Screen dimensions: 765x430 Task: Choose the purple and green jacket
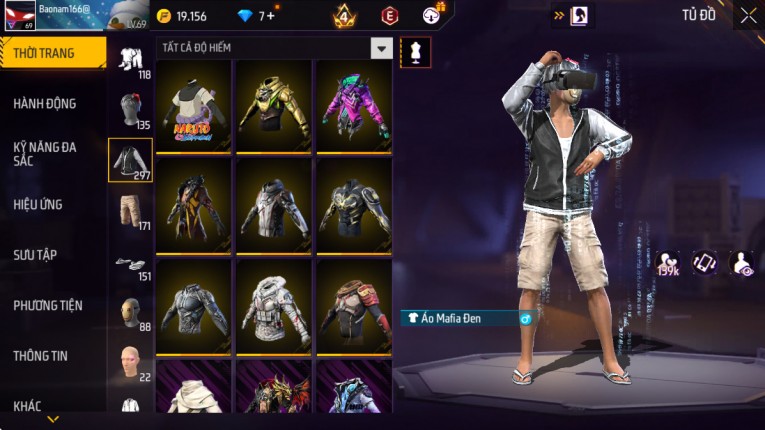353,106
